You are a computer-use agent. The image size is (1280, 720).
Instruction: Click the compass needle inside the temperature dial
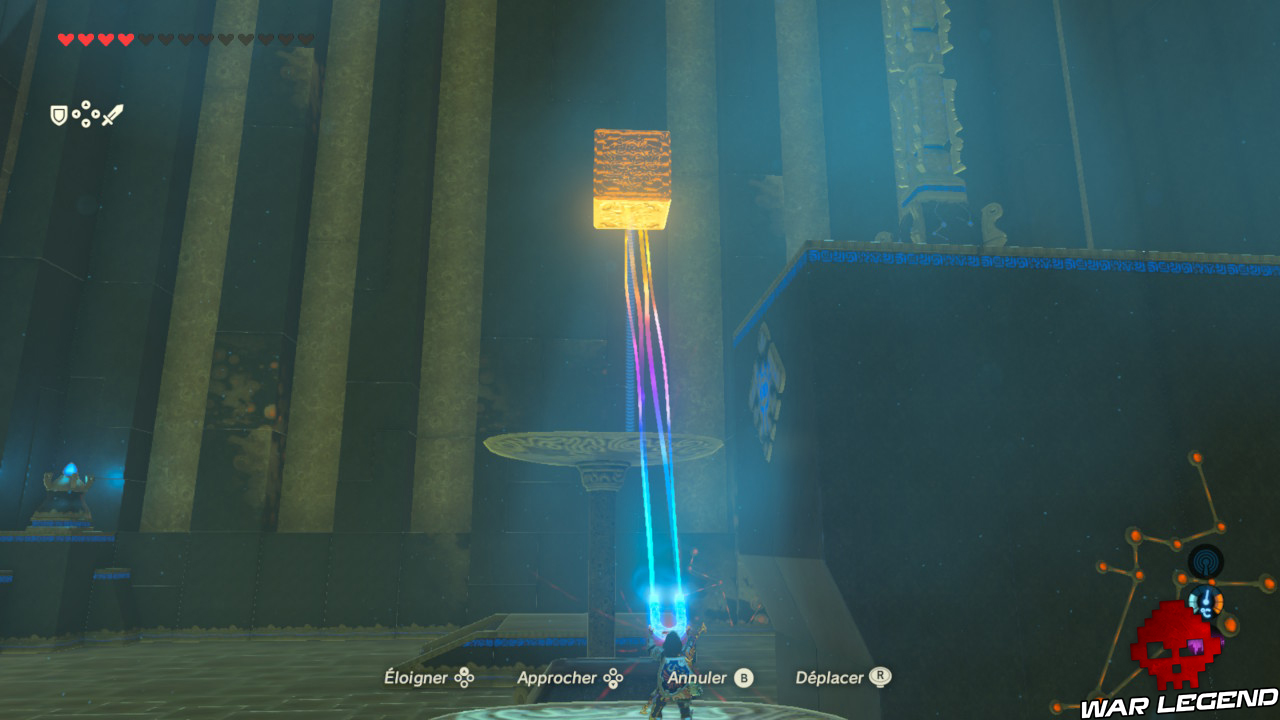coord(1206,597)
